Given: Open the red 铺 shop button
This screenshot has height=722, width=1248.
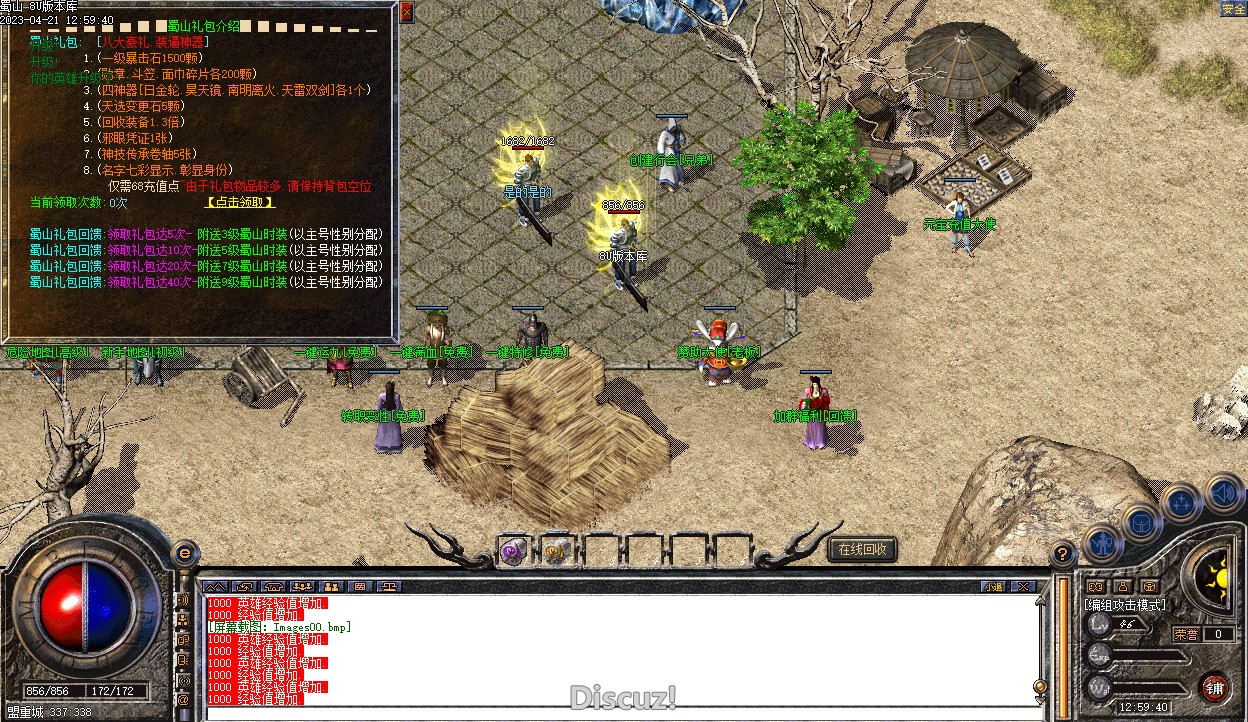Looking at the screenshot, I should point(1214,687).
